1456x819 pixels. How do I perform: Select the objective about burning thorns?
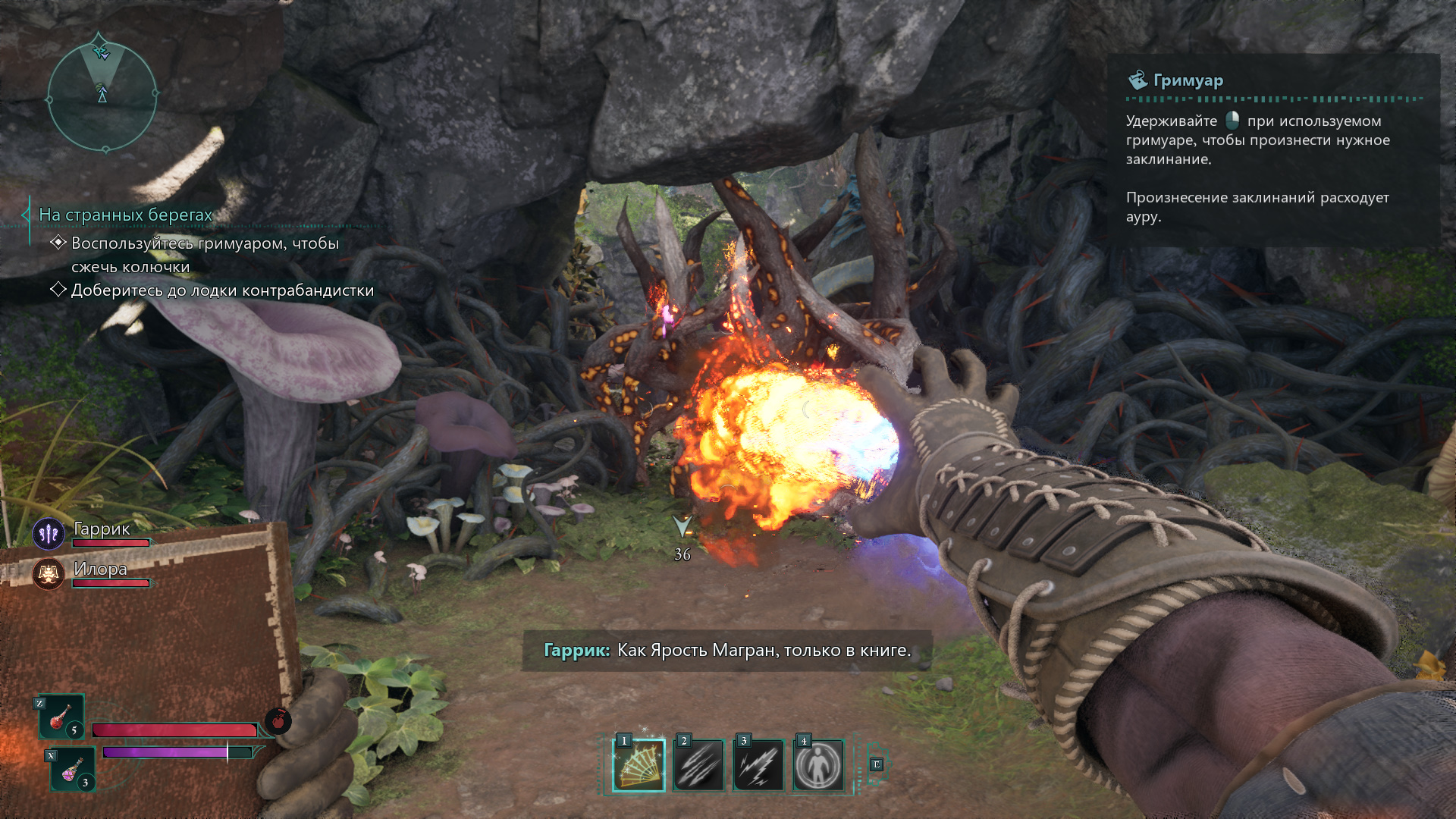205,255
